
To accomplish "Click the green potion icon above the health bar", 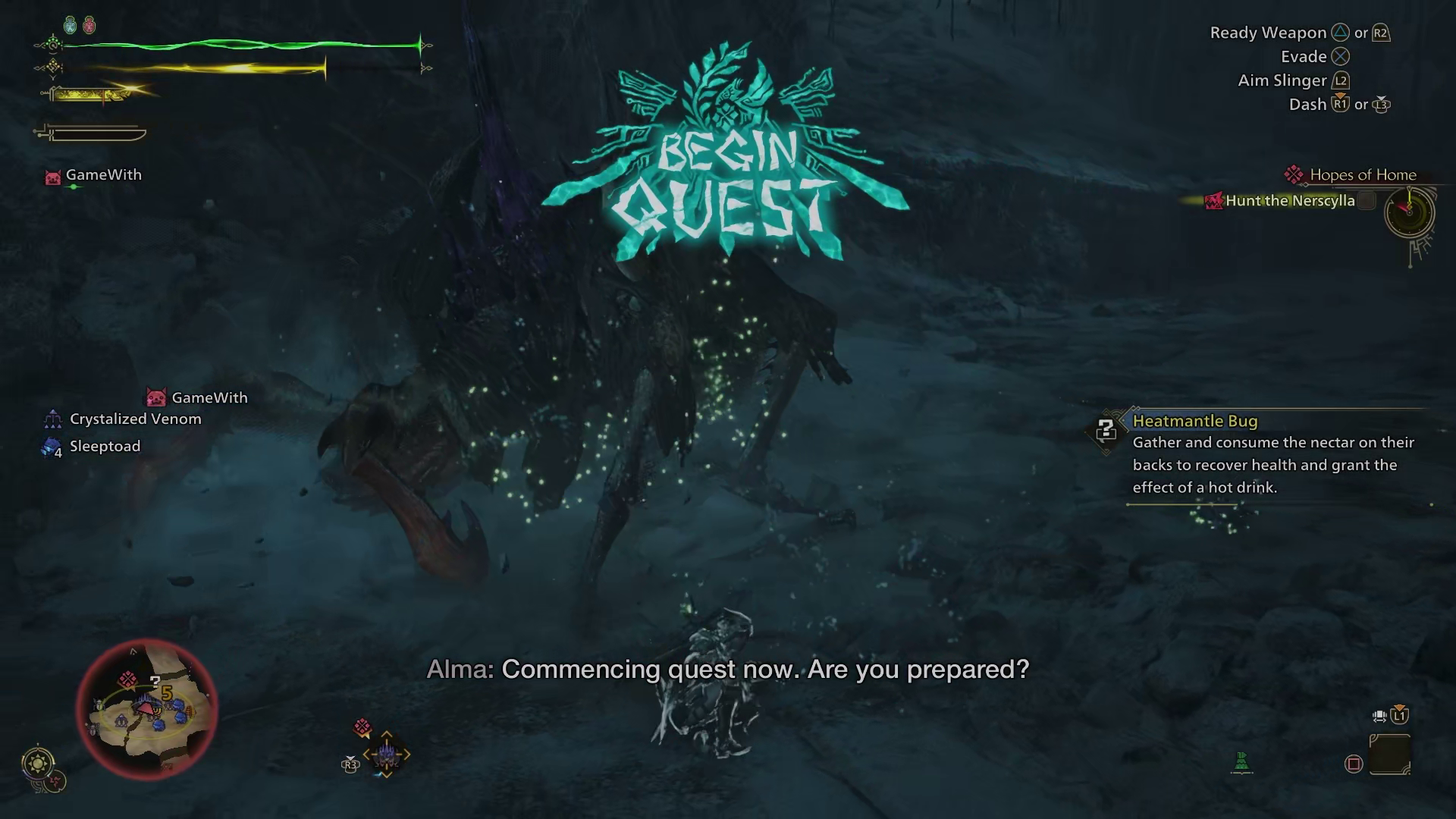I will click(x=71, y=24).
